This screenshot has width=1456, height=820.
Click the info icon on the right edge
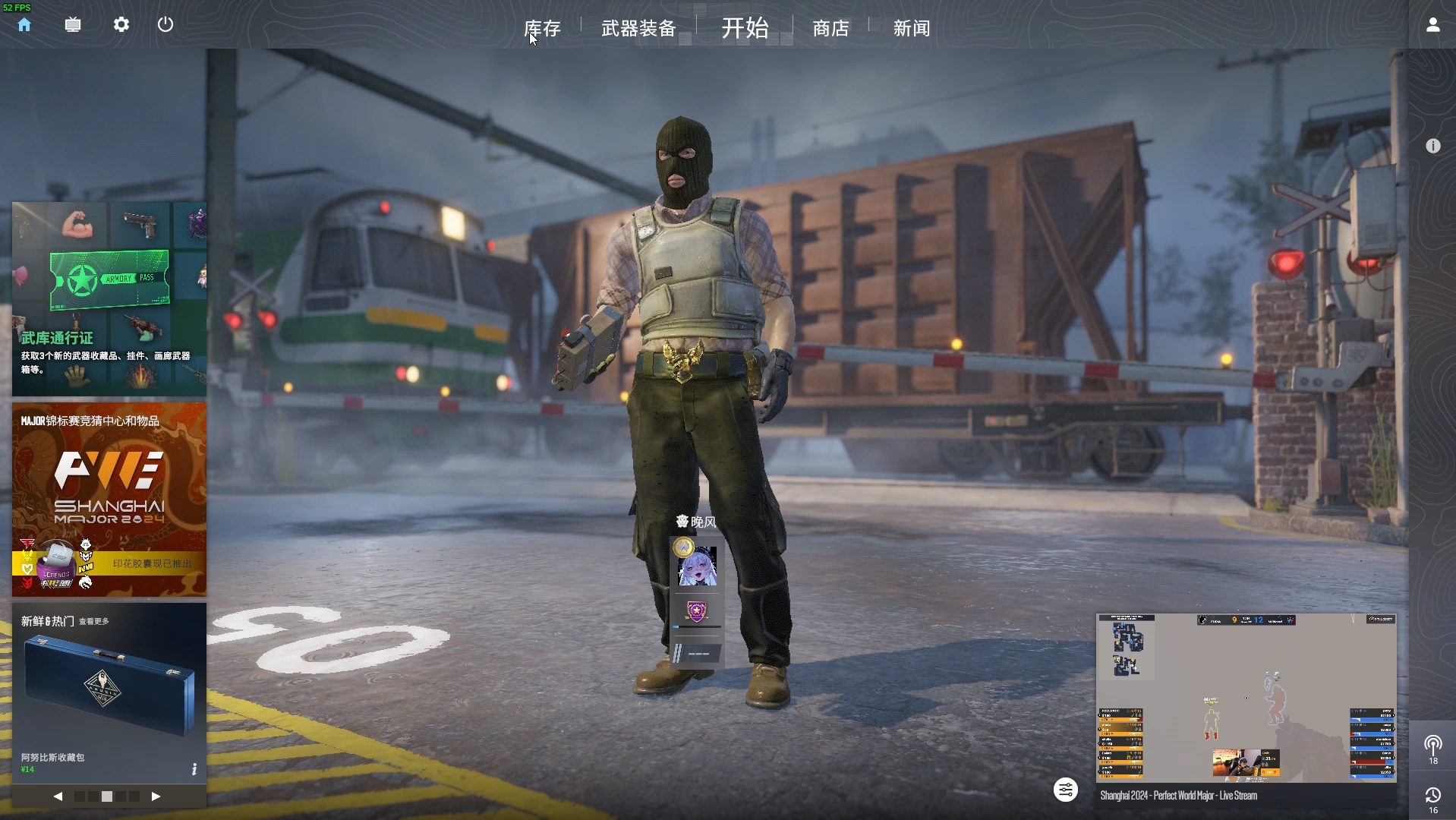(1433, 146)
